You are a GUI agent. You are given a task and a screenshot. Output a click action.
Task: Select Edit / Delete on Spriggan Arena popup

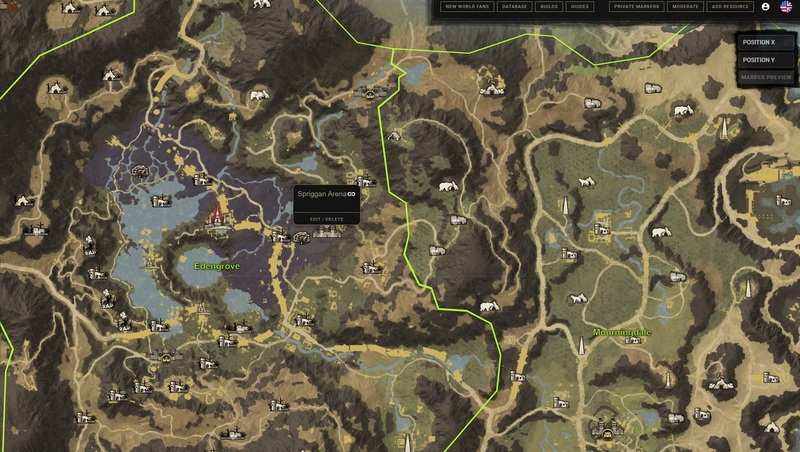point(326,218)
